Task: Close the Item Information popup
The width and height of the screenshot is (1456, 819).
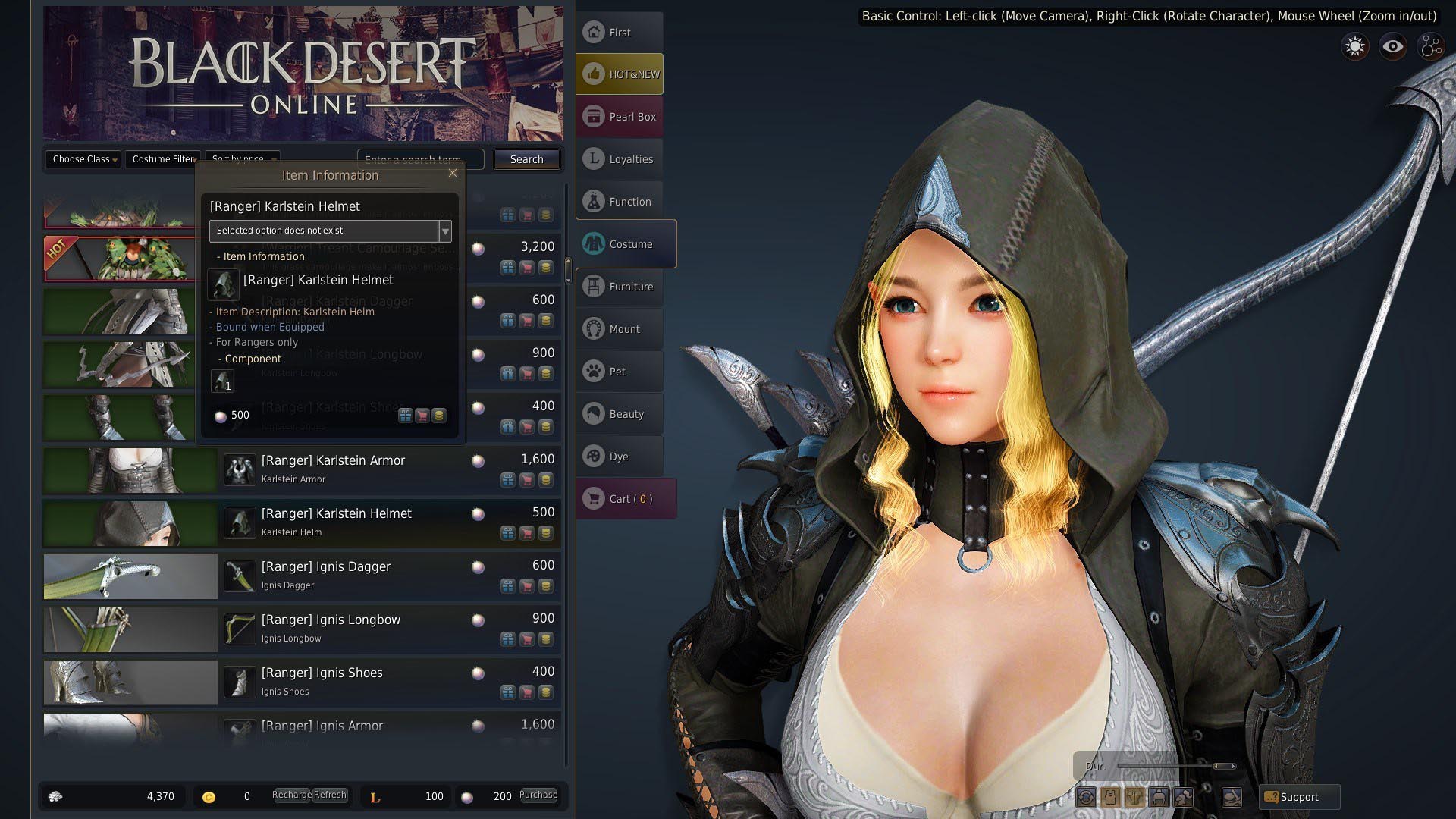Action: click(x=453, y=173)
